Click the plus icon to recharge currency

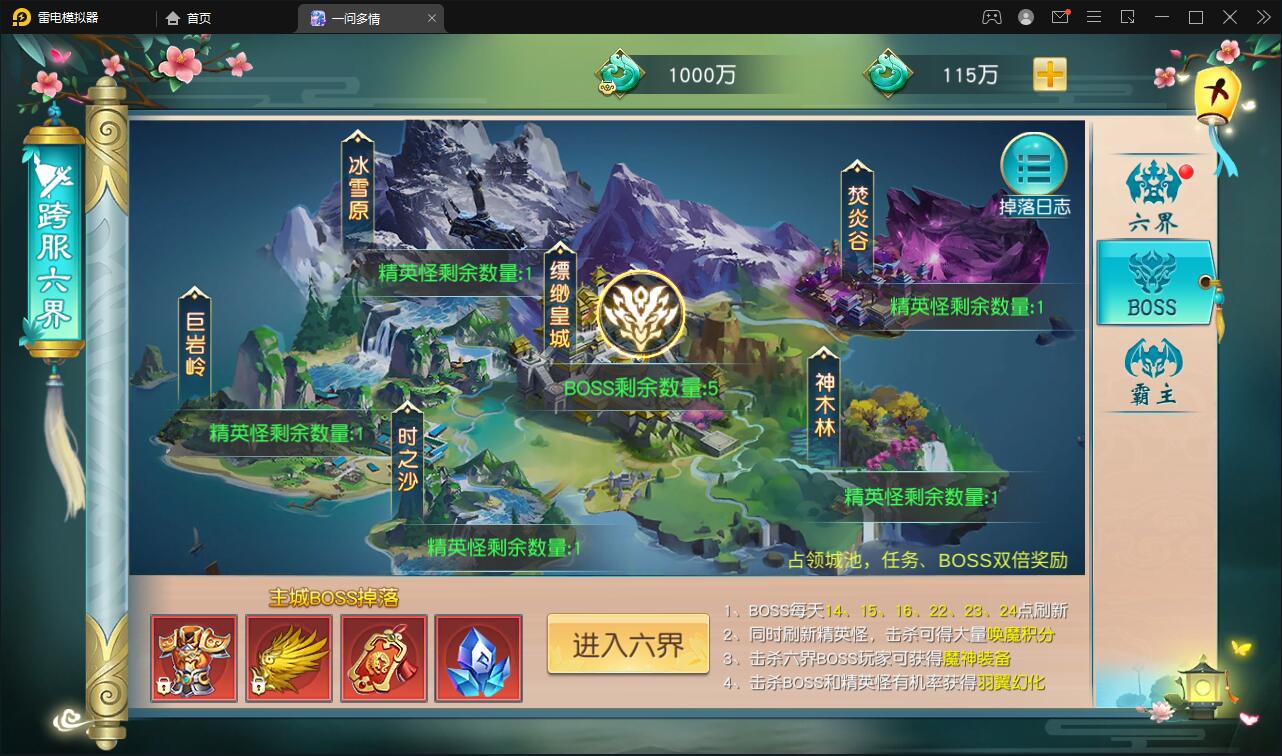tap(1049, 73)
